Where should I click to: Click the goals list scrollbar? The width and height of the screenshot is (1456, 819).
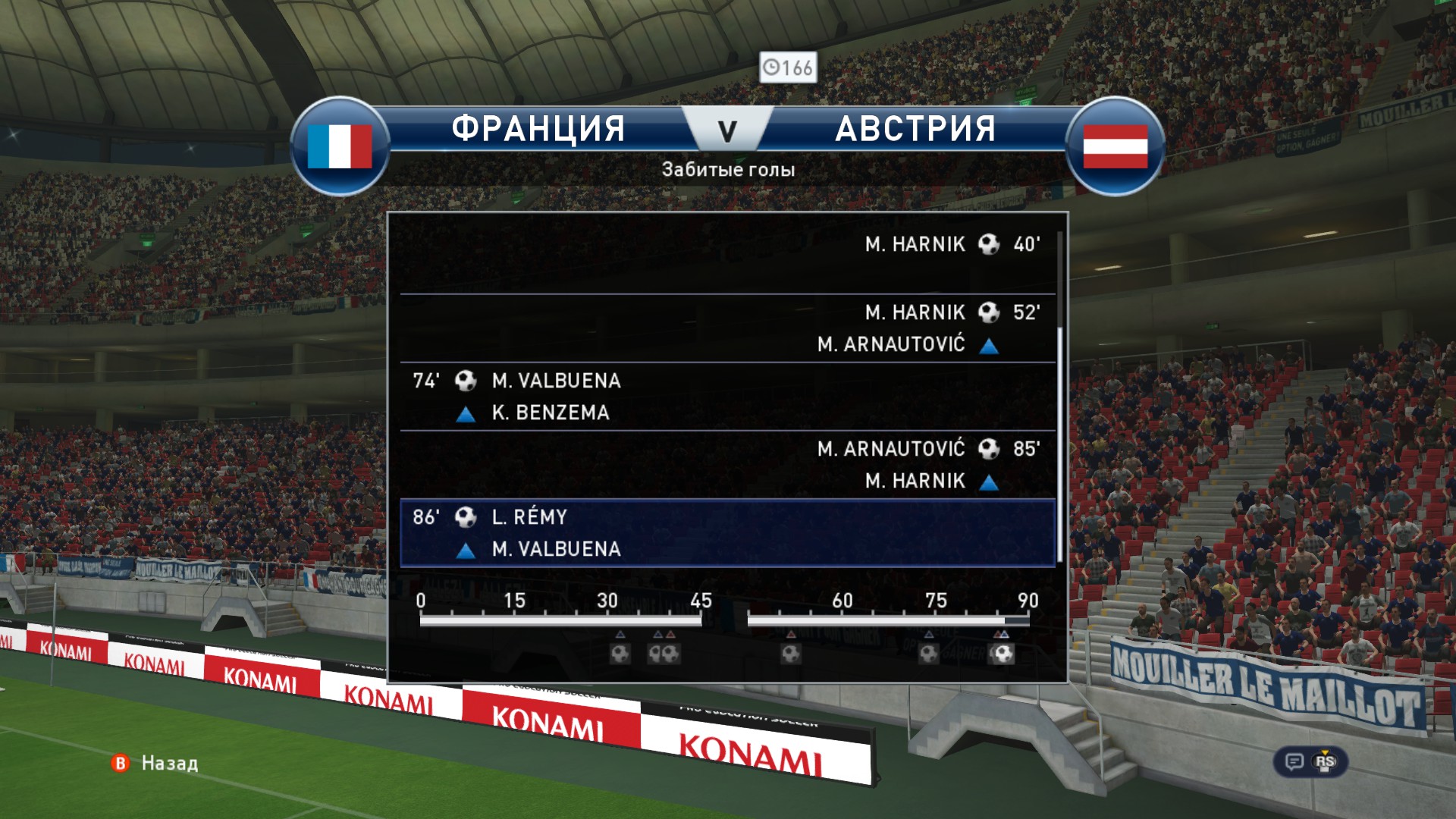(x=1059, y=447)
